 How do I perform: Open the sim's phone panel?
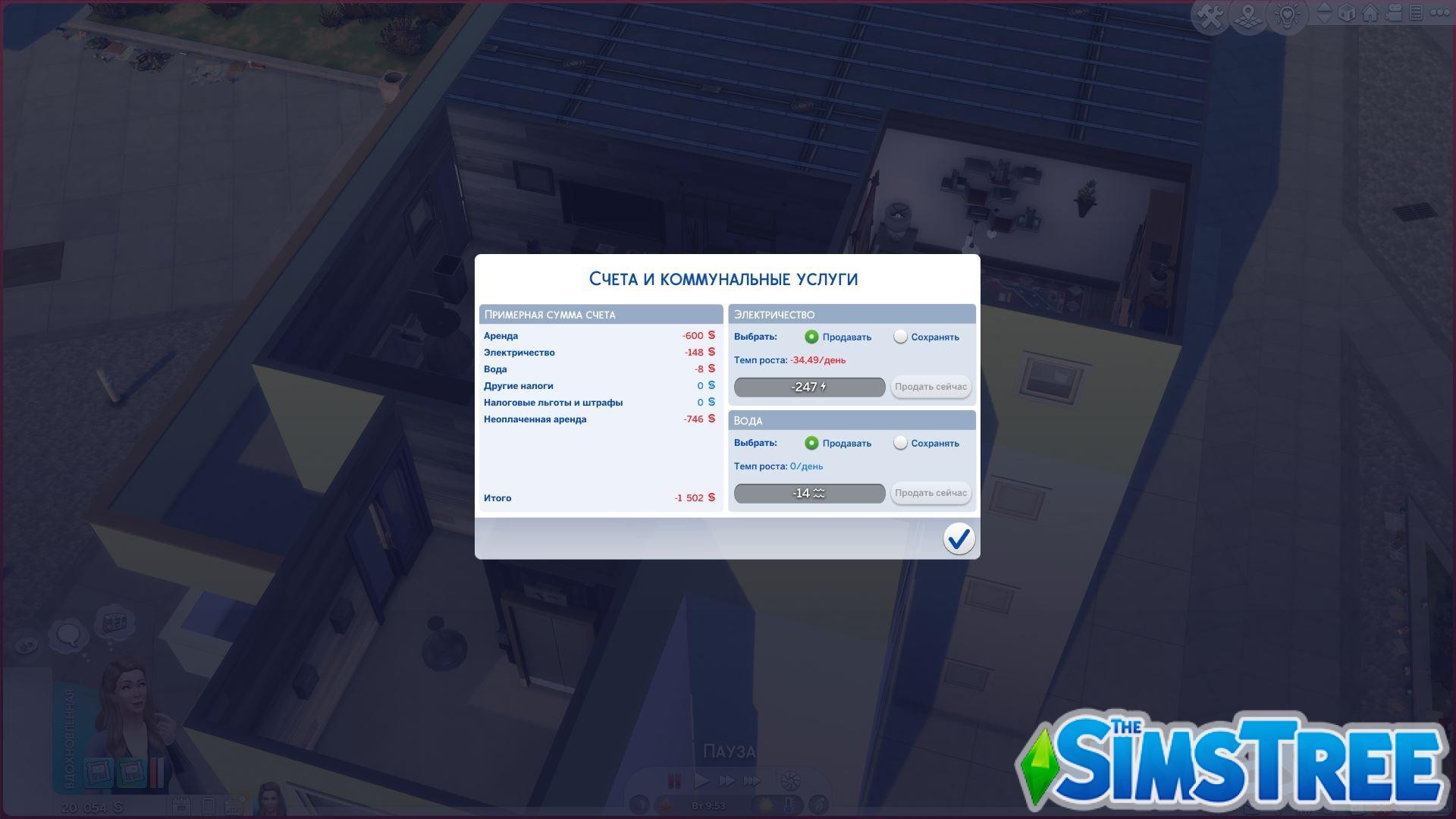[209, 804]
